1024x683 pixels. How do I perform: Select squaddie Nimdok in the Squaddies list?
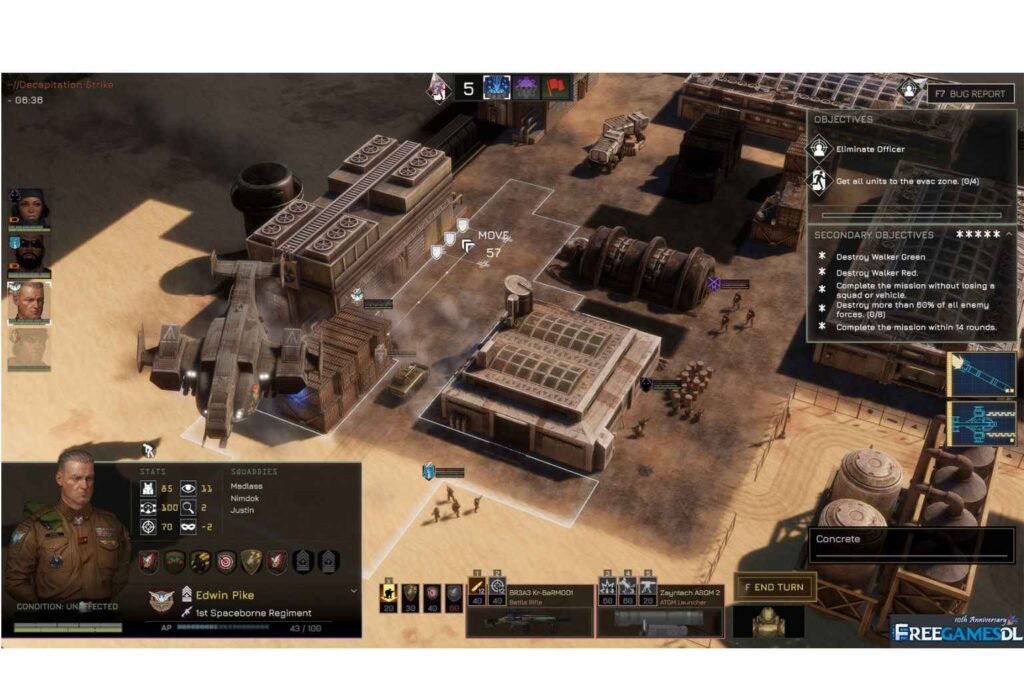(x=246, y=498)
